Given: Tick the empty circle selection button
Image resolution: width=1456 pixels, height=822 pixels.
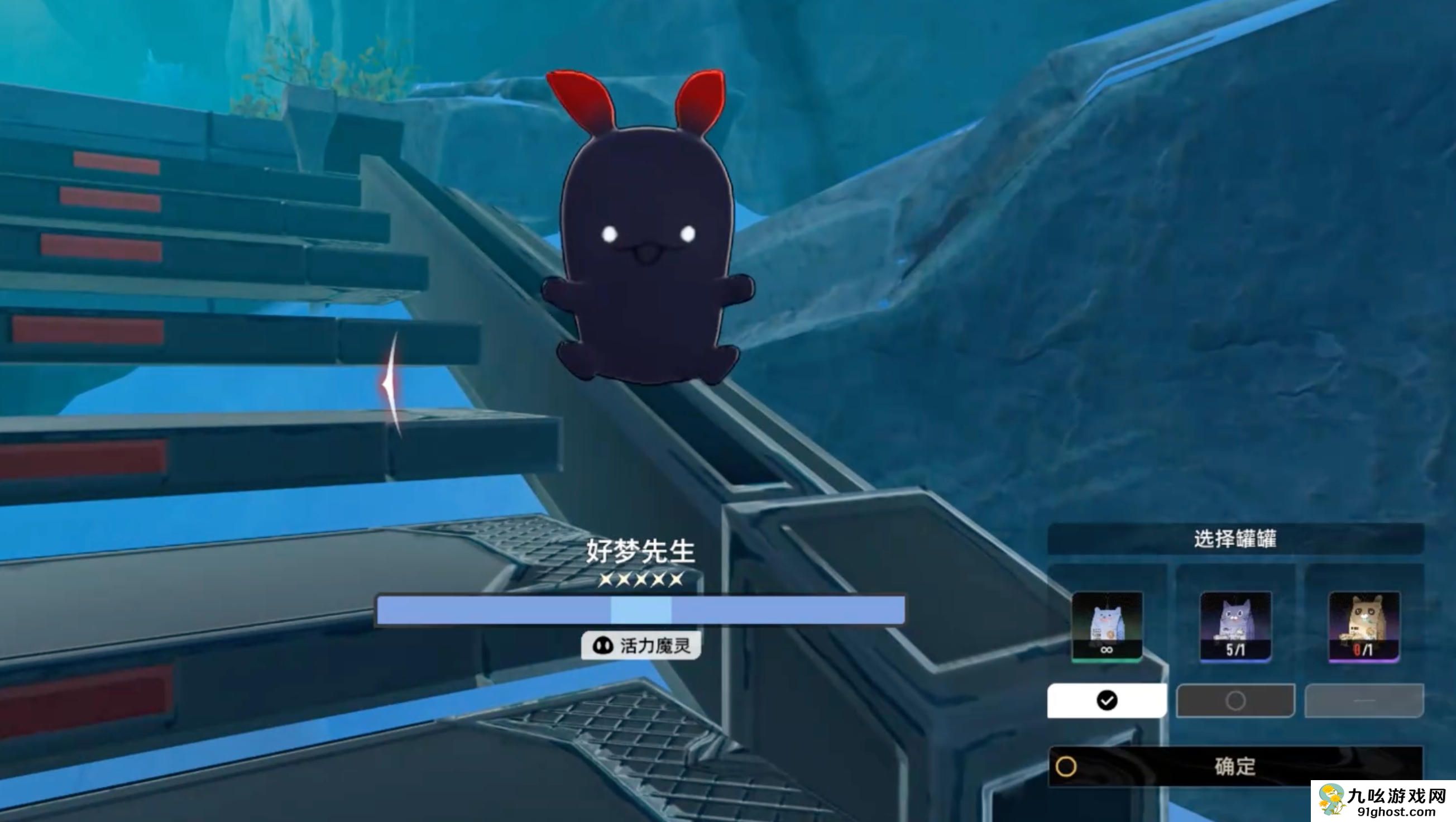Looking at the screenshot, I should point(1235,700).
